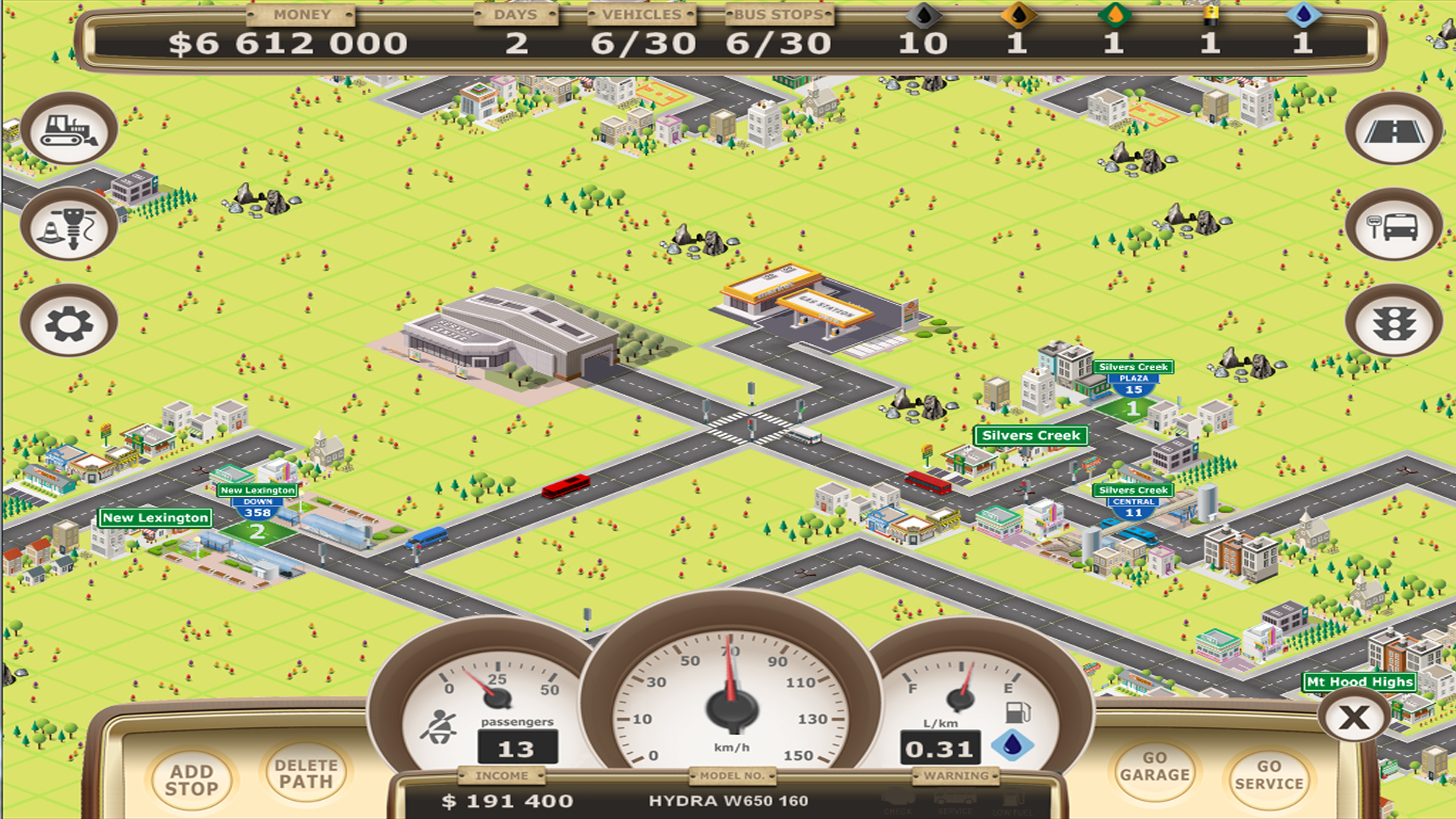Image resolution: width=1456 pixels, height=819 pixels.
Task: Select the highway building tool
Action: (1394, 130)
